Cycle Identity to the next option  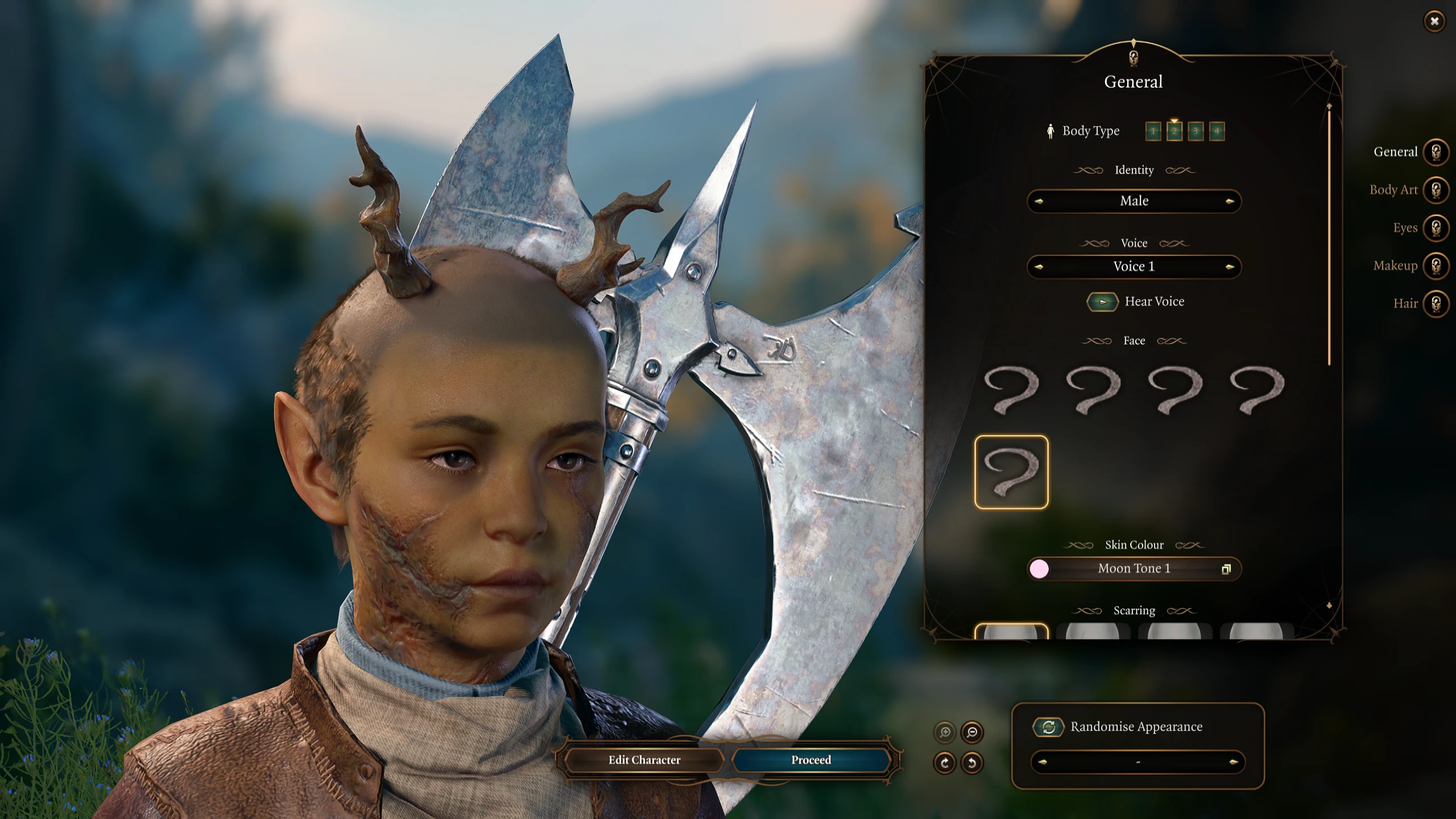[x=1230, y=201]
